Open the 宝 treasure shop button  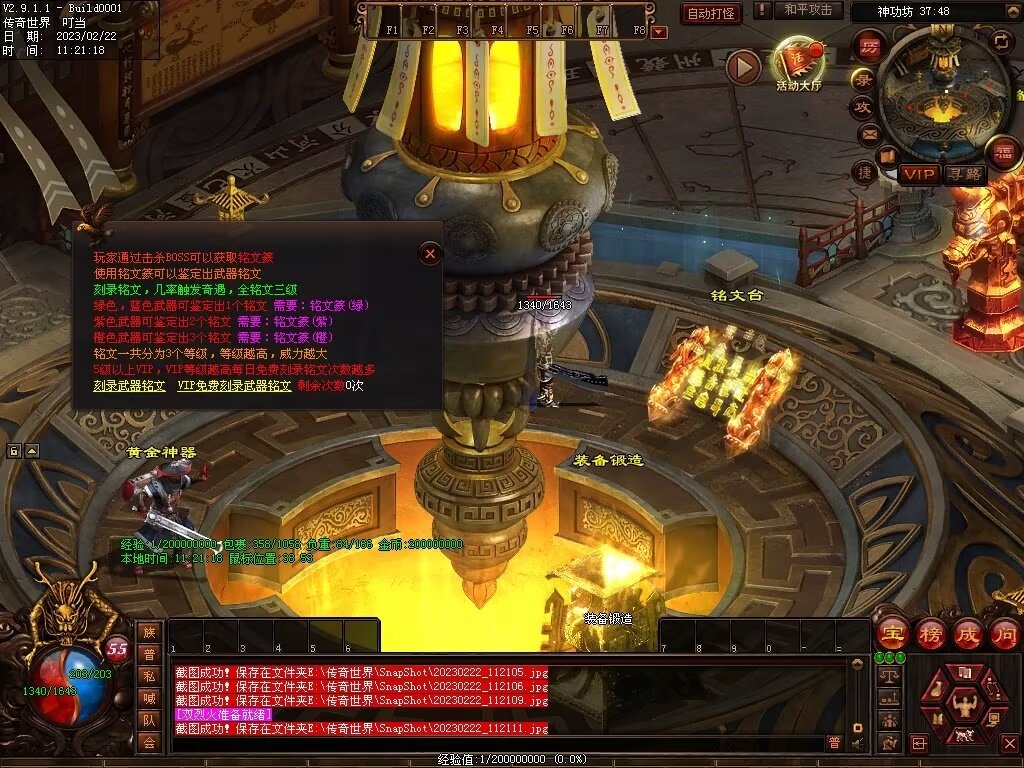[892, 633]
